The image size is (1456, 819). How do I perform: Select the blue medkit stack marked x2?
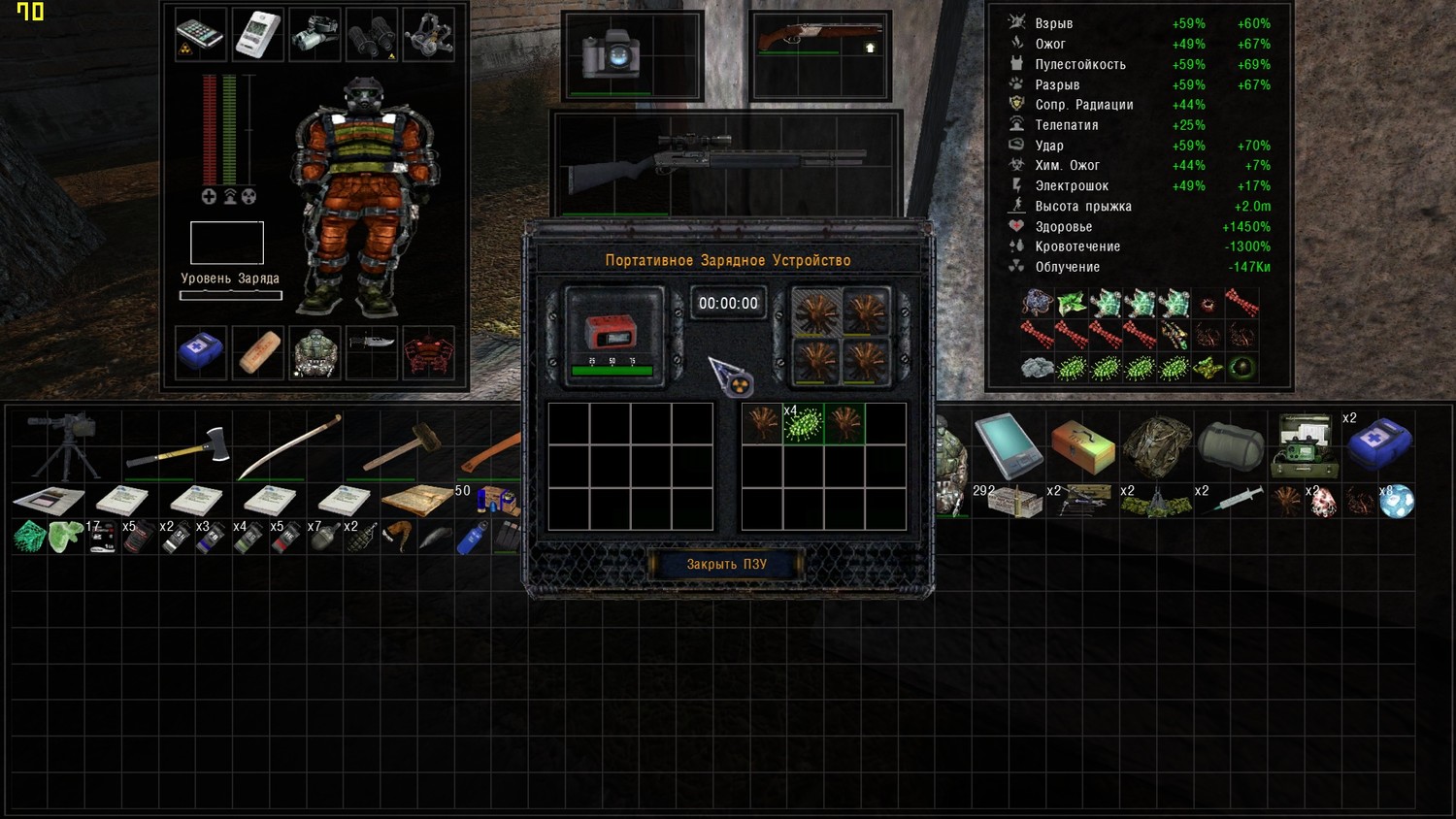click(x=1379, y=443)
